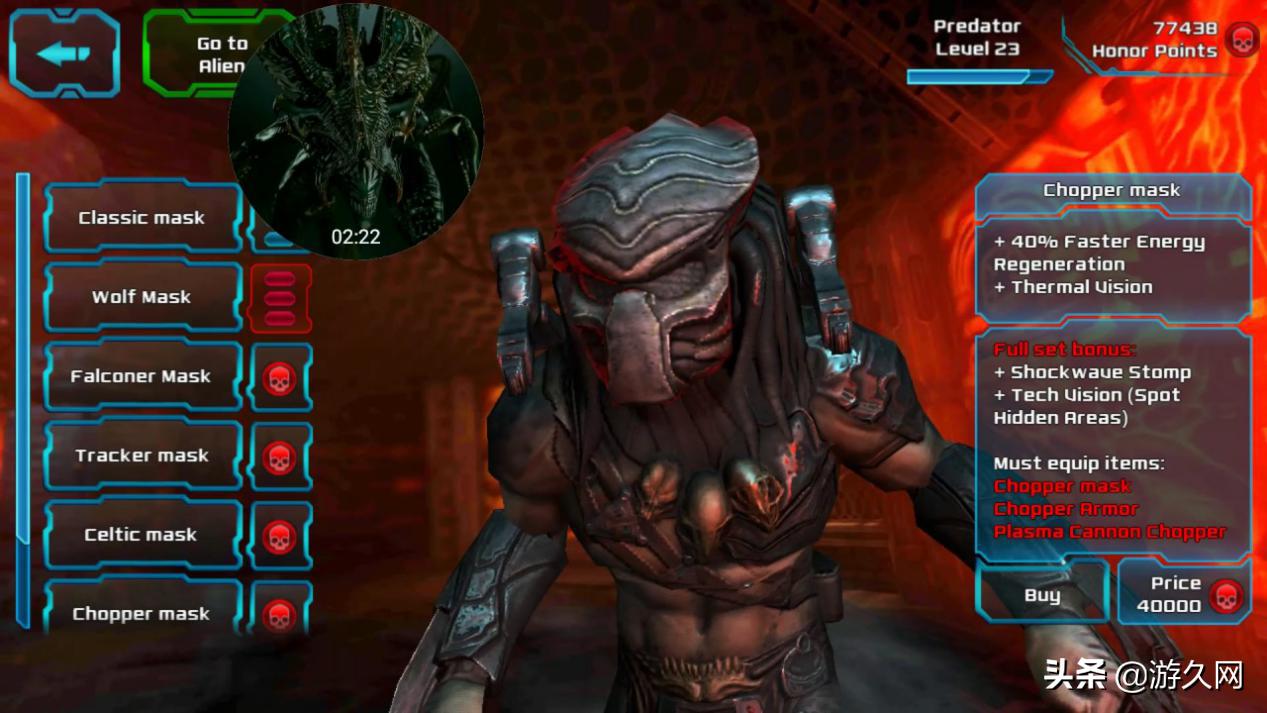Choose the Wolf Mask from the list

click(x=142, y=297)
